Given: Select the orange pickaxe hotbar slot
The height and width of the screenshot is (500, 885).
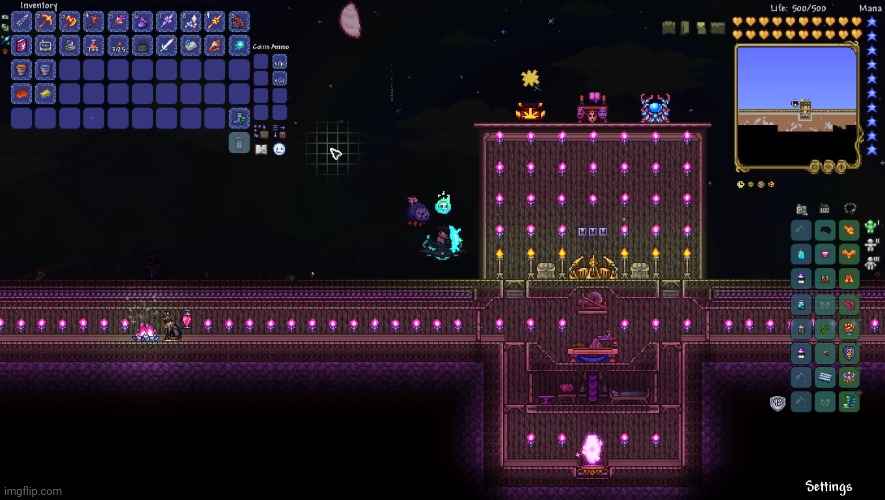Looking at the screenshot, I should tap(45, 21).
